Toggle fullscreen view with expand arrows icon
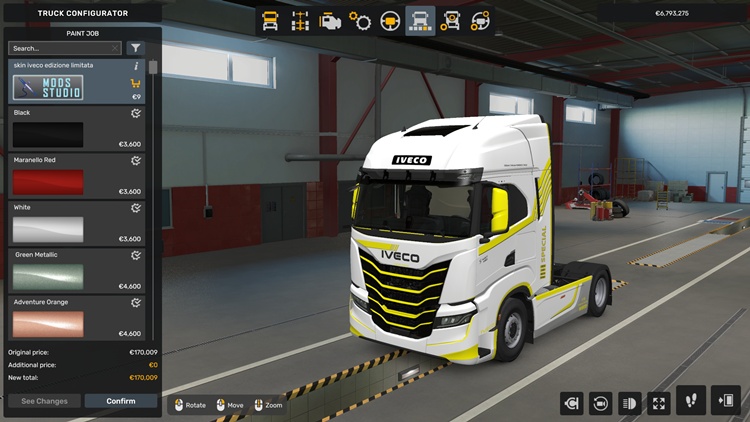Image resolution: width=750 pixels, height=422 pixels. [x=659, y=403]
